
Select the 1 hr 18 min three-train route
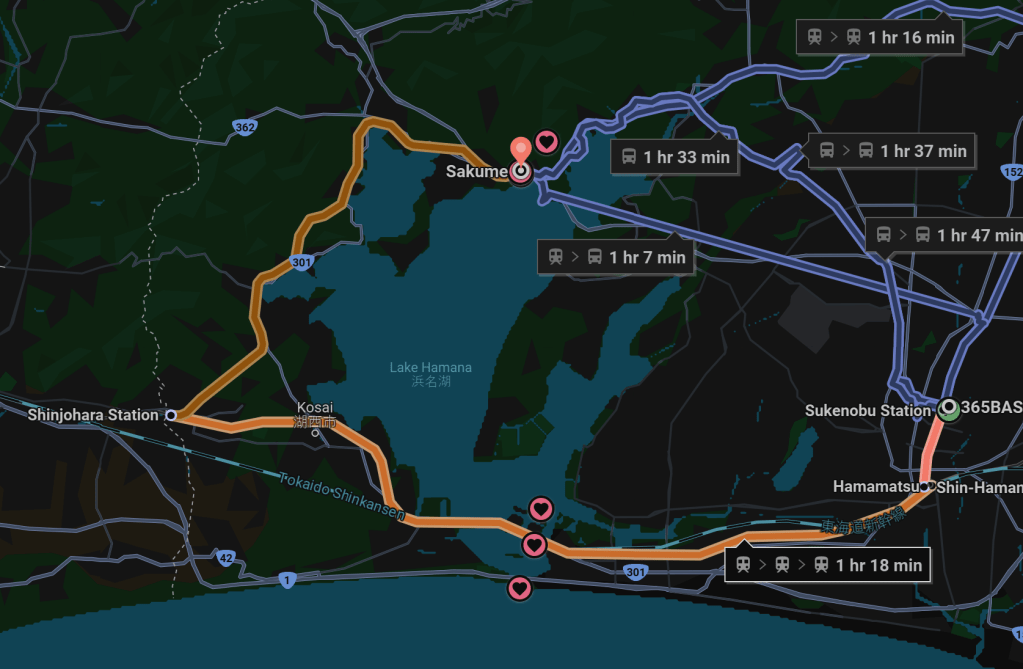[x=828, y=565]
